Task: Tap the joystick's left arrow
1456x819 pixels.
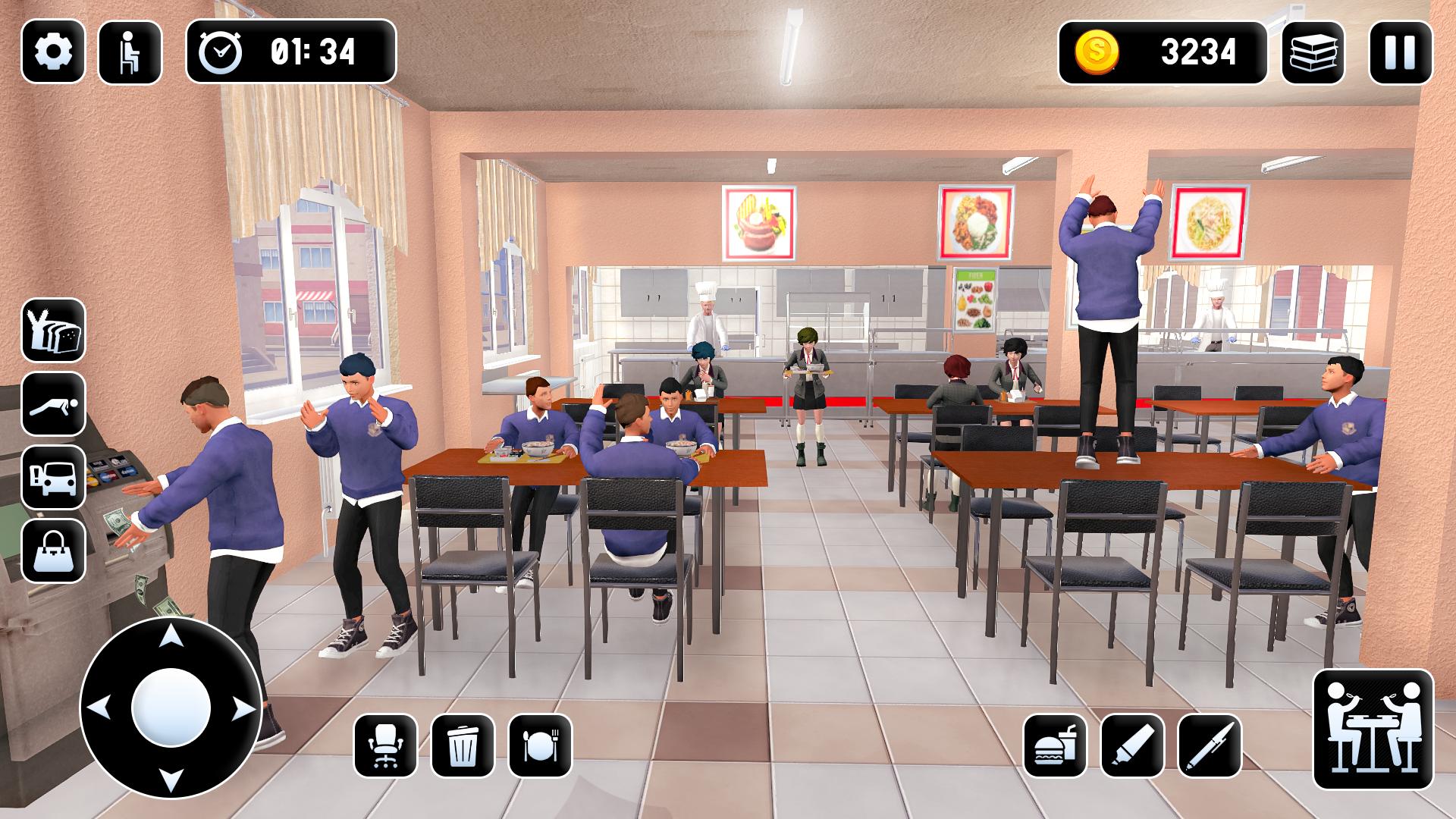Action: (99, 709)
